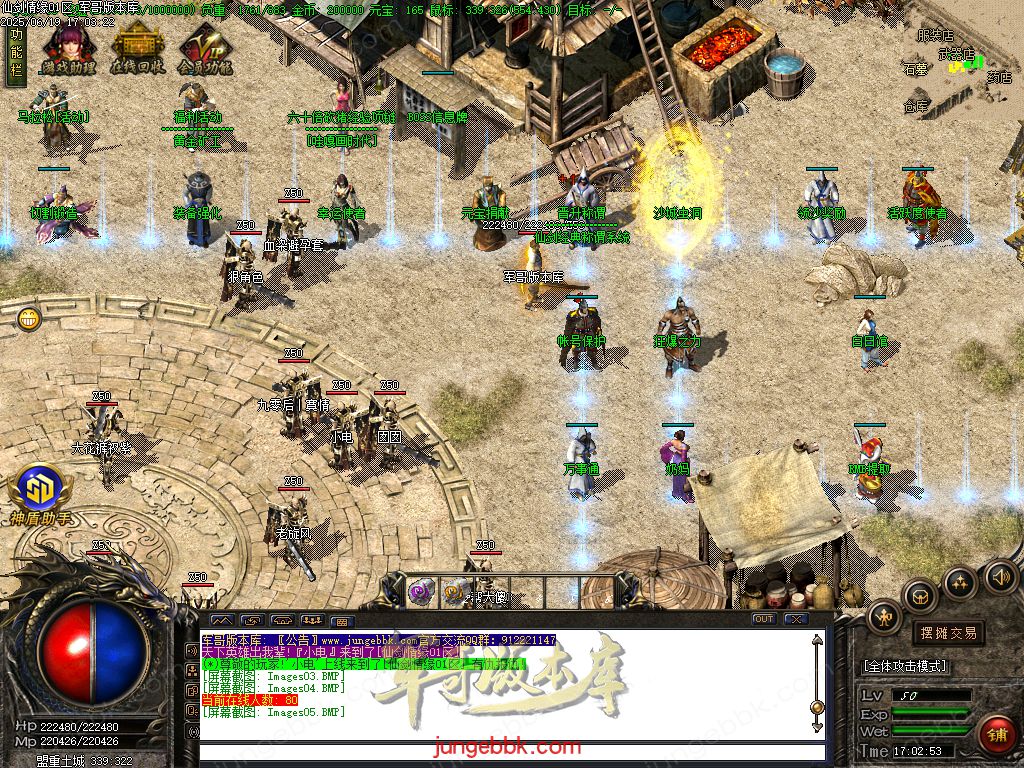Open the VIP 会员功能 member menu
Screen dimensions: 1024x768
coord(205,50)
